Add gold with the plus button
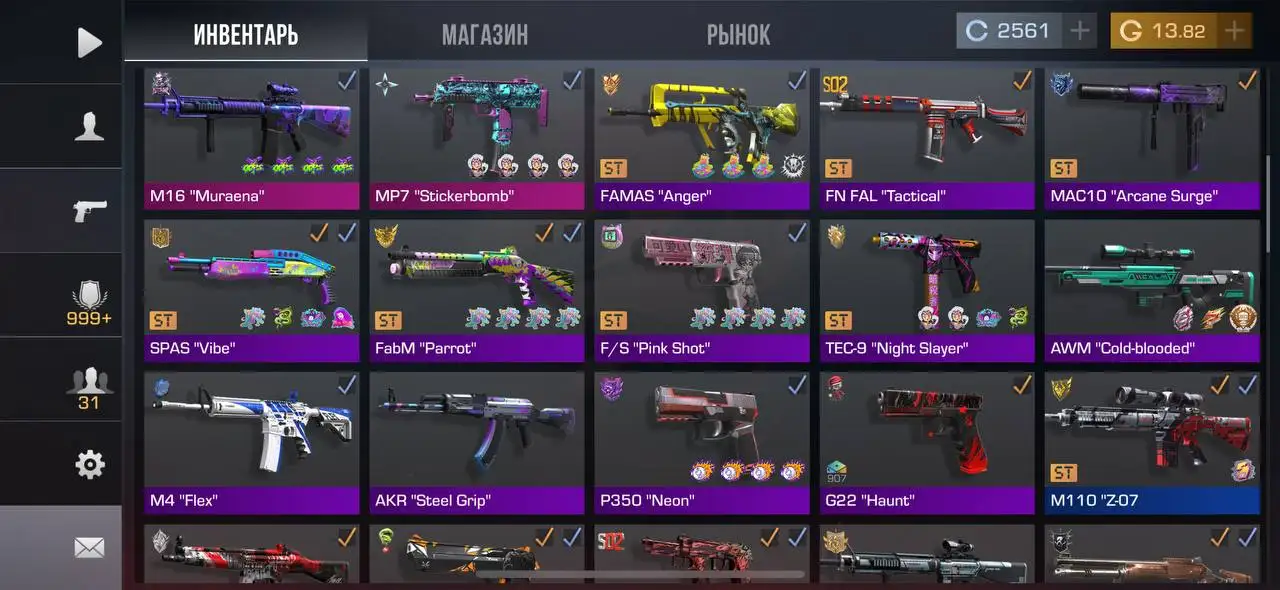Image resolution: width=1280 pixels, height=590 pixels. (1235, 31)
